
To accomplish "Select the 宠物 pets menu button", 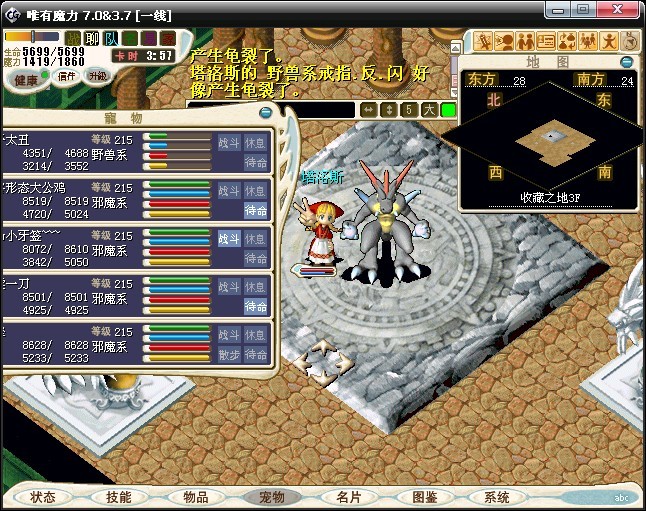I will pos(272,497).
